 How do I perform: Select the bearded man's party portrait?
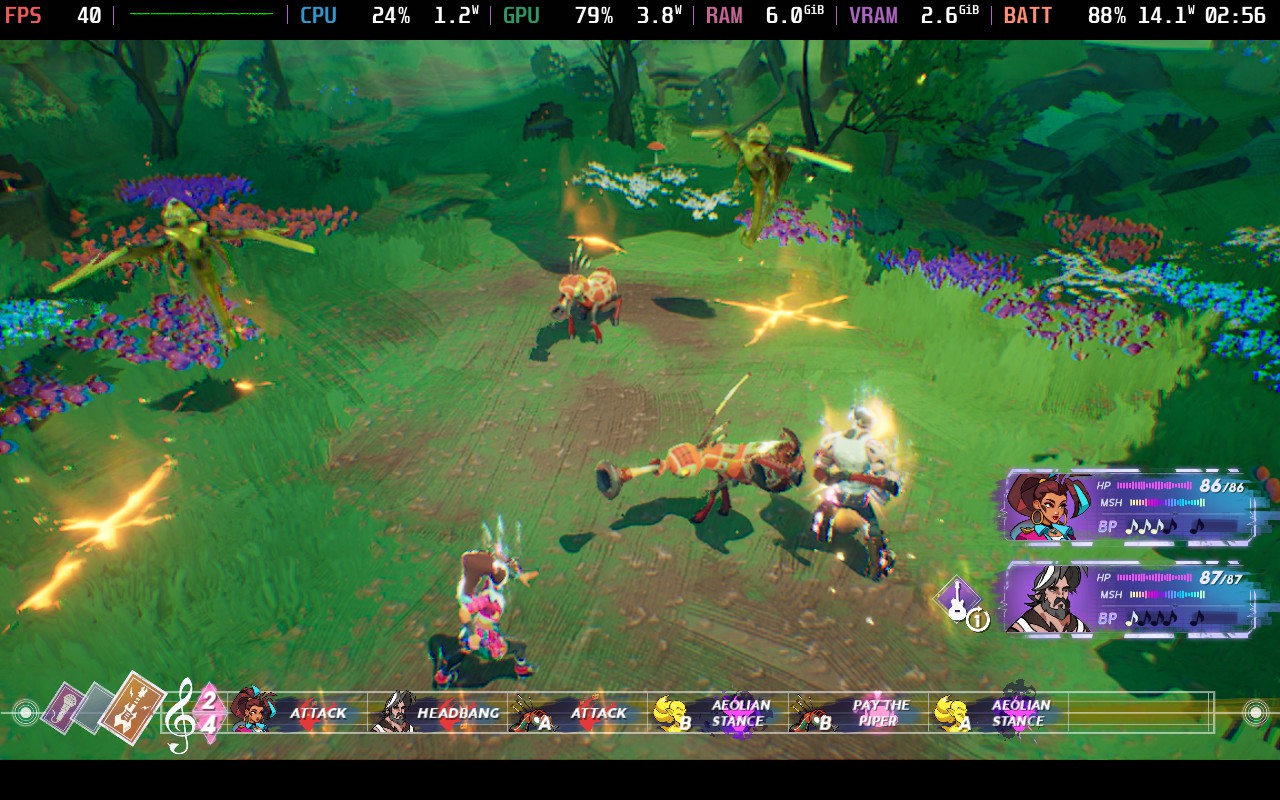pos(1043,599)
